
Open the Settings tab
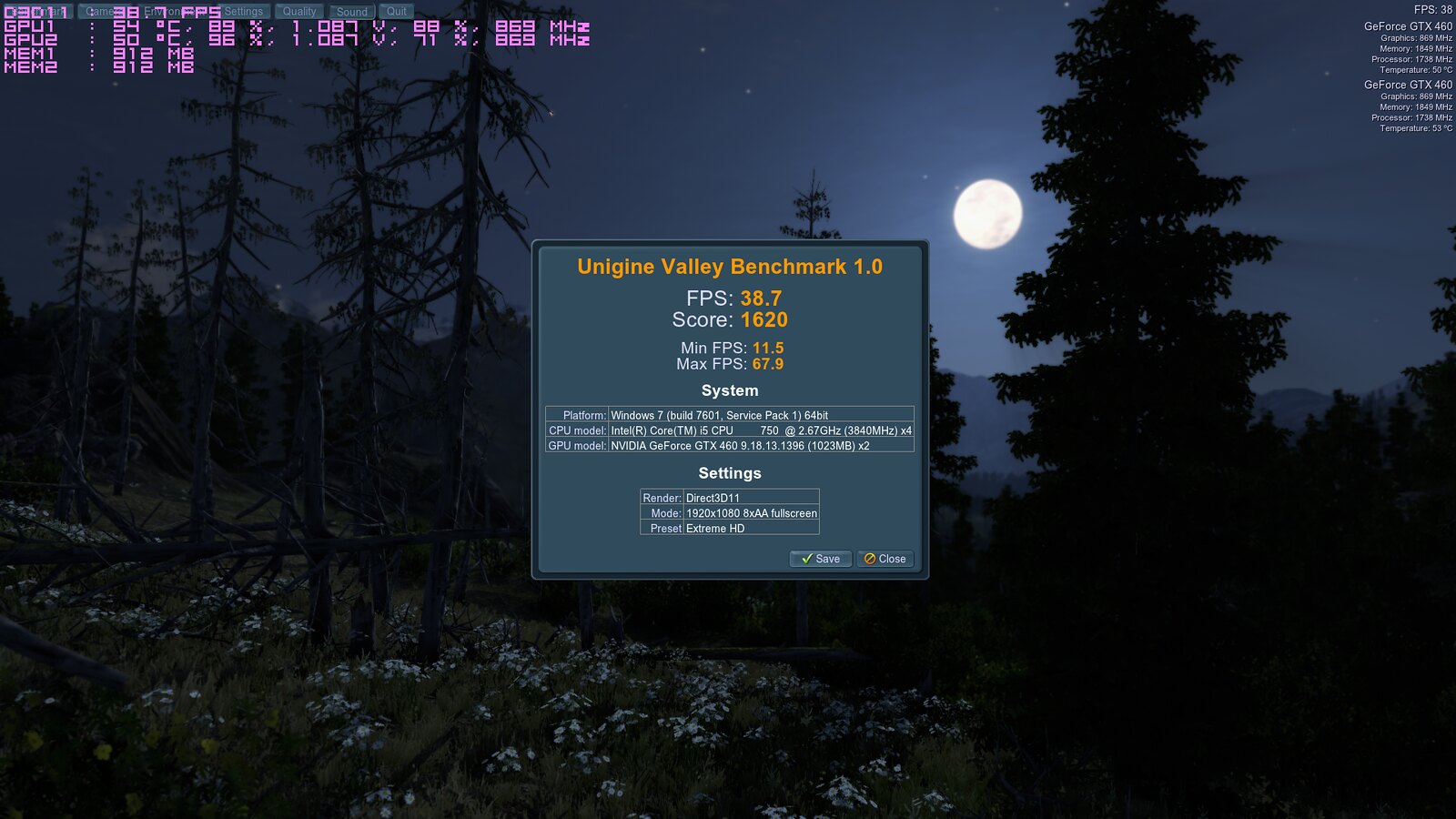pos(243,12)
